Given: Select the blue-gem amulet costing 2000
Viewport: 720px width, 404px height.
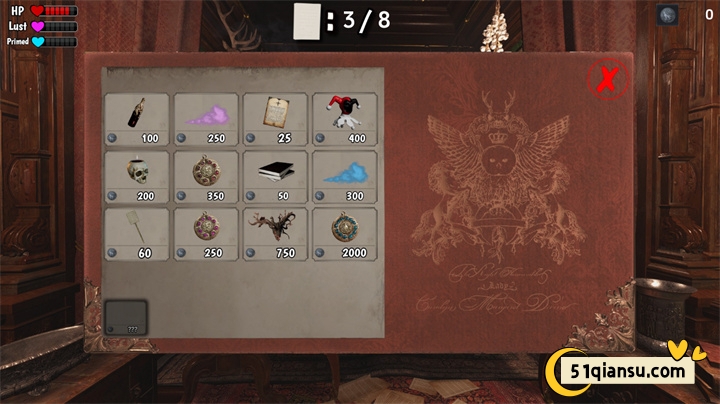Looking at the screenshot, I should click(x=344, y=233).
